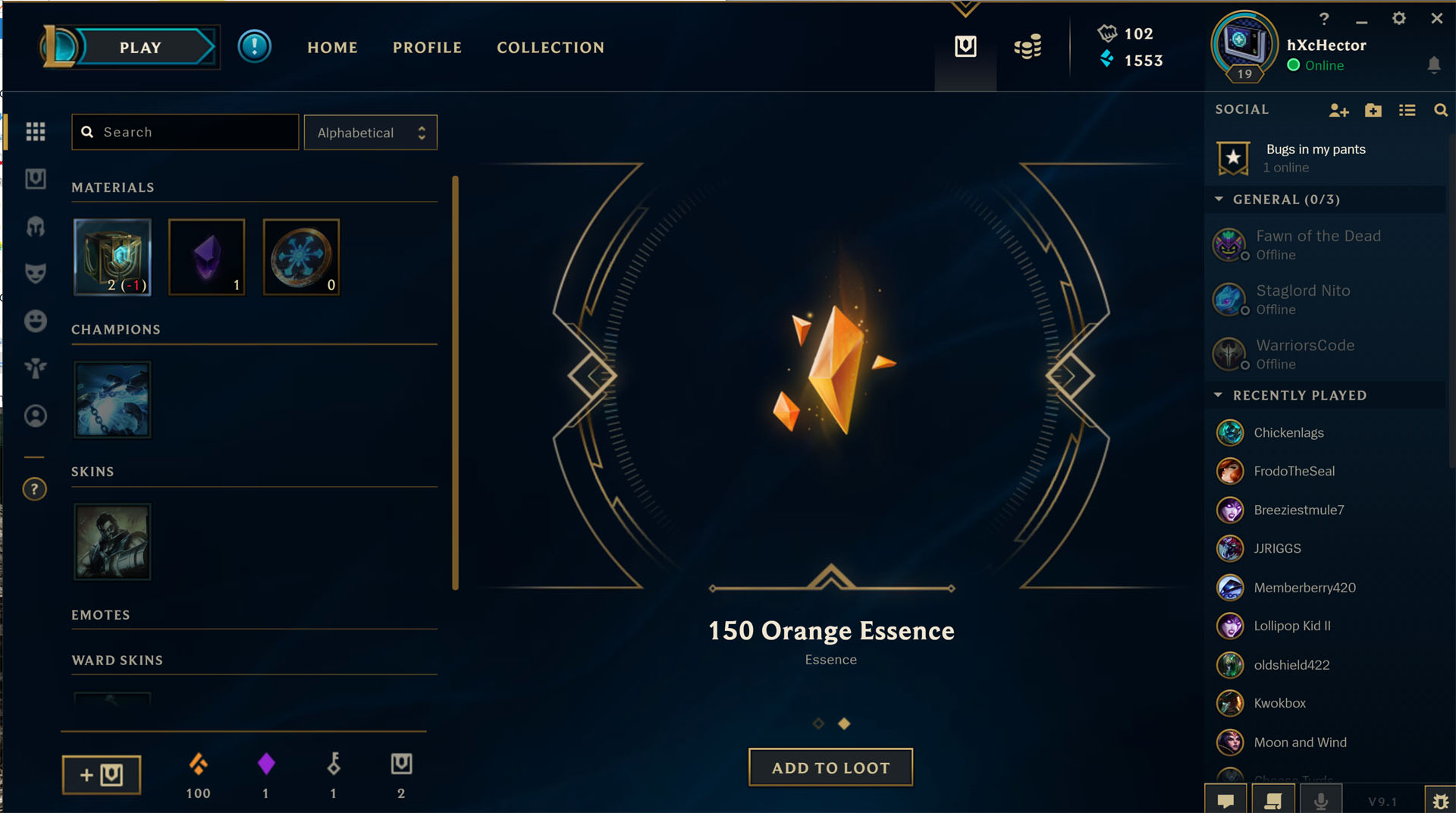The height and width of the screenshot is (813, 1456).
Task: Select the Skins mask filter icon
Action: [36, 274]
